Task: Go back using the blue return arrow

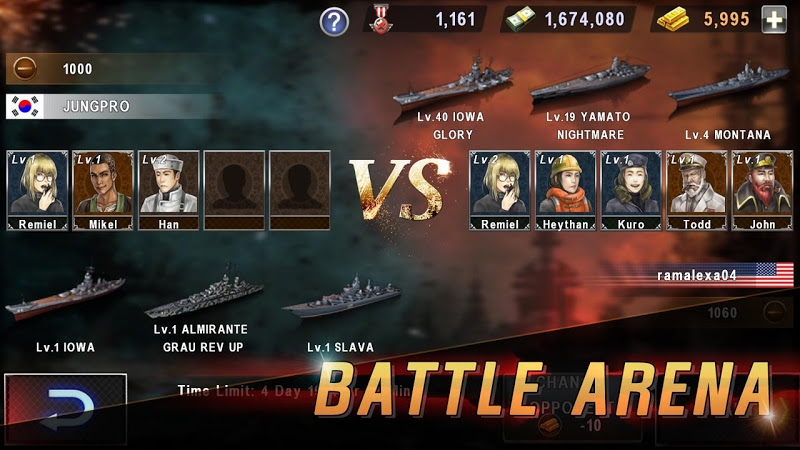Action: pyautogui.click(x=66, y=408)
